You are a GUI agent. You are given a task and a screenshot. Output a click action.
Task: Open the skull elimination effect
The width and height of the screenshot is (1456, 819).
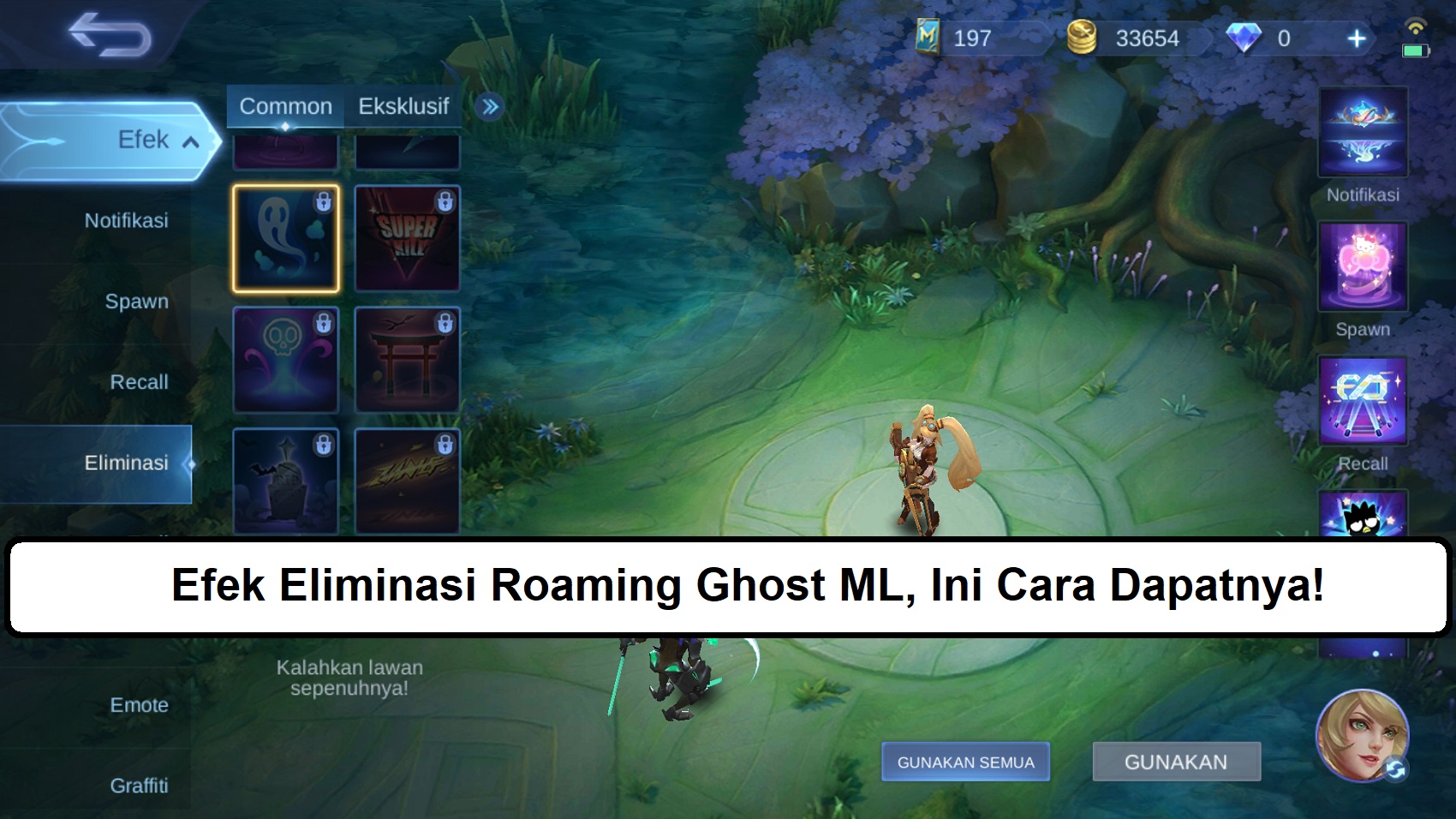click(285, 360)
